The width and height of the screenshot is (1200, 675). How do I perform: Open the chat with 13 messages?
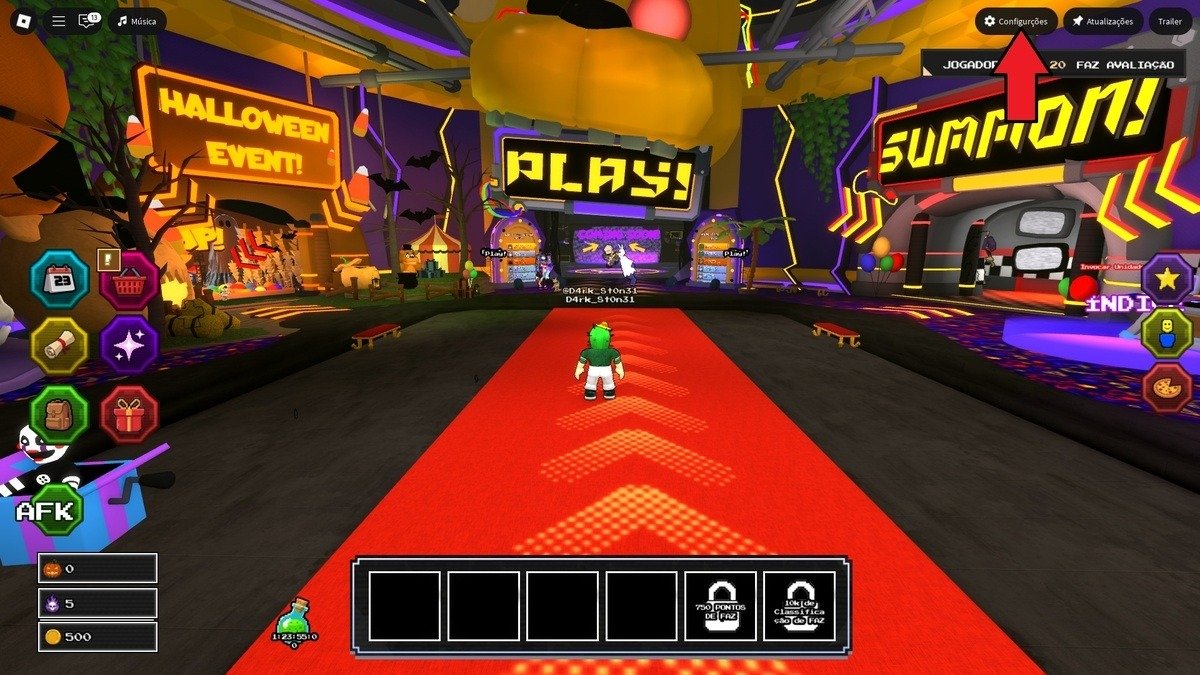click(x=88, y=21)
